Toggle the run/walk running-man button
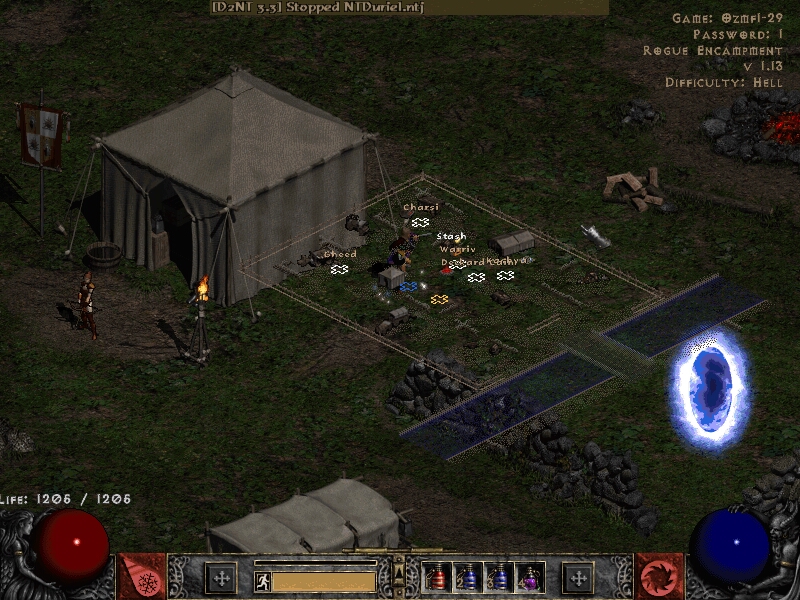 tap(262, 580)
